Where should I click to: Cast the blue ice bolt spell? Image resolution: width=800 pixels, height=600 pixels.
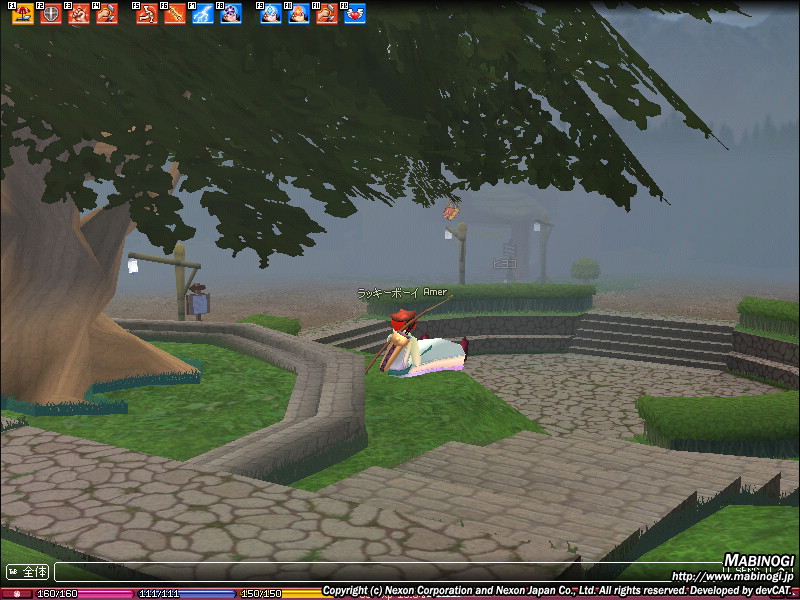[271, 14]
